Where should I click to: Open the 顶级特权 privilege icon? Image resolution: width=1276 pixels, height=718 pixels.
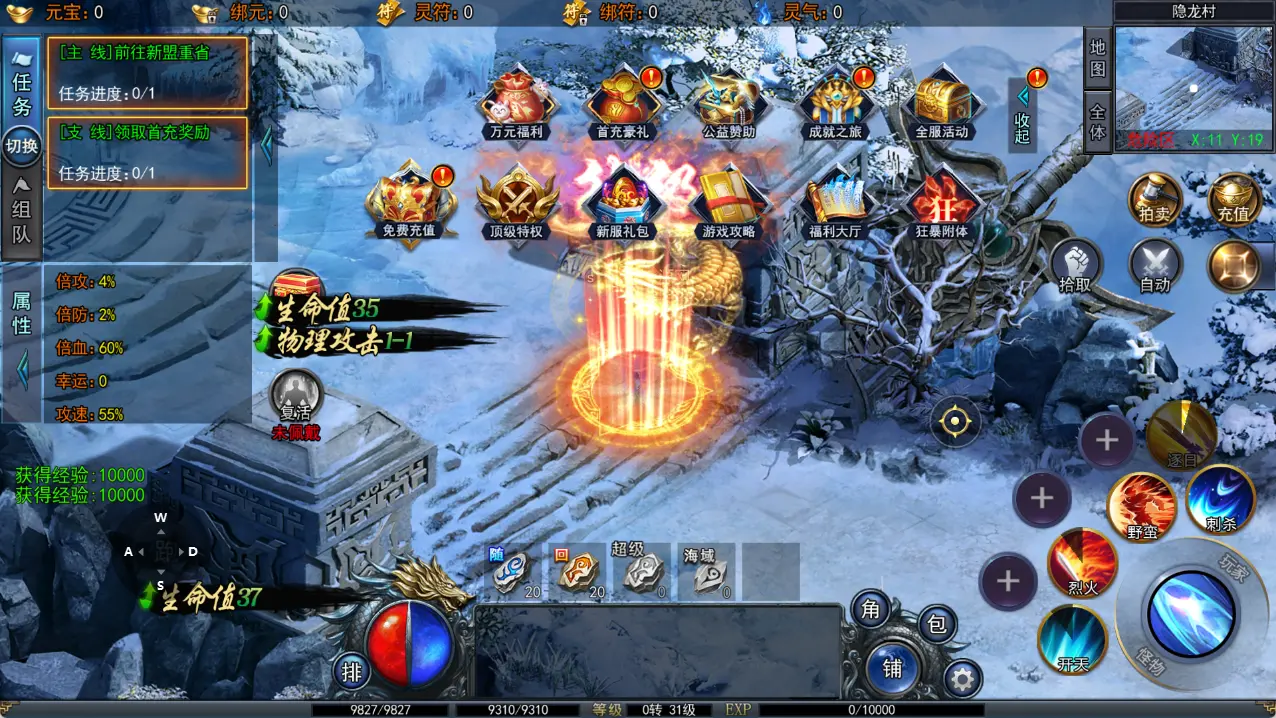tap(516, 201)
